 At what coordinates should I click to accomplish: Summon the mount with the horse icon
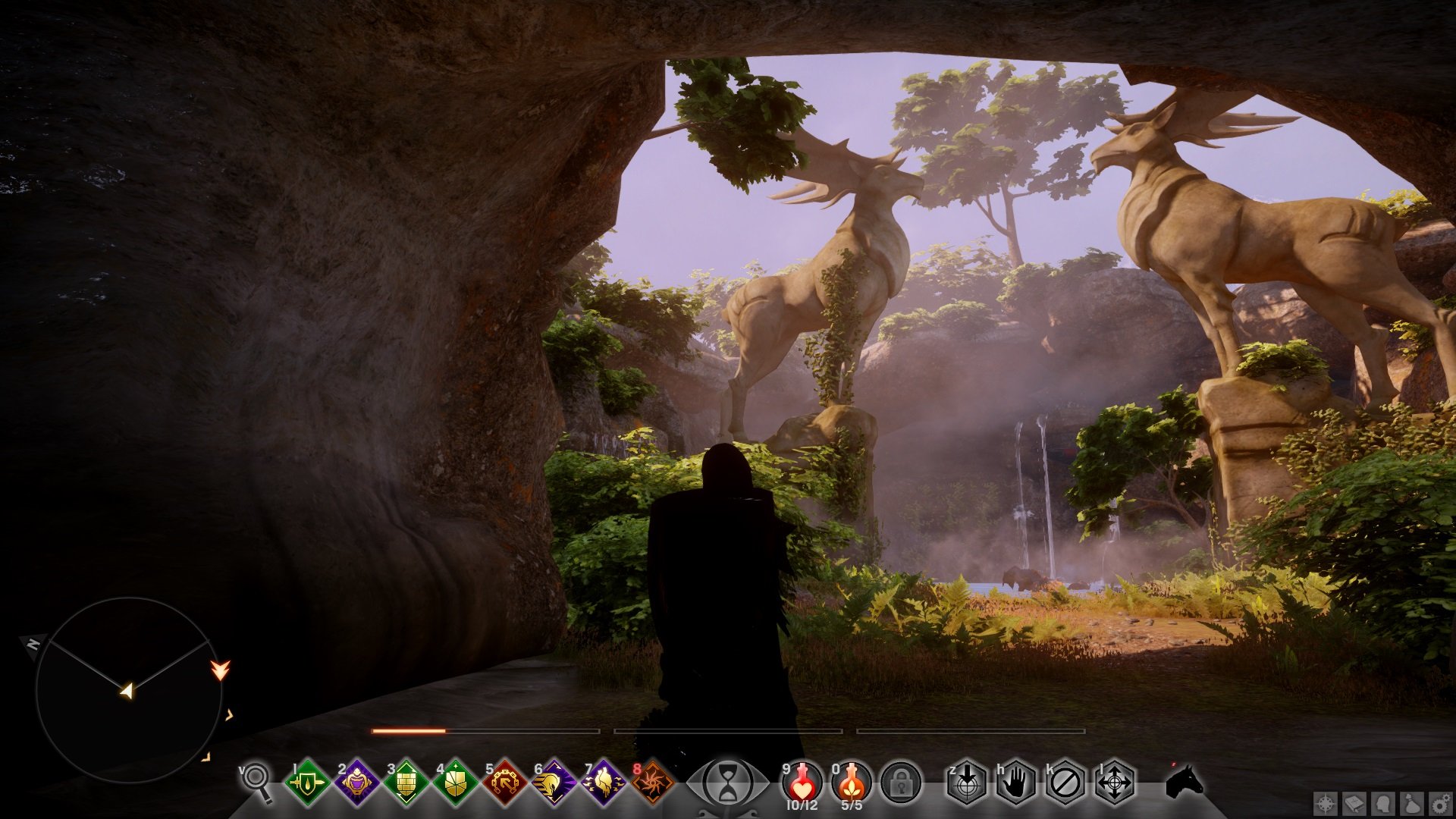click(x=1184, y=782)
